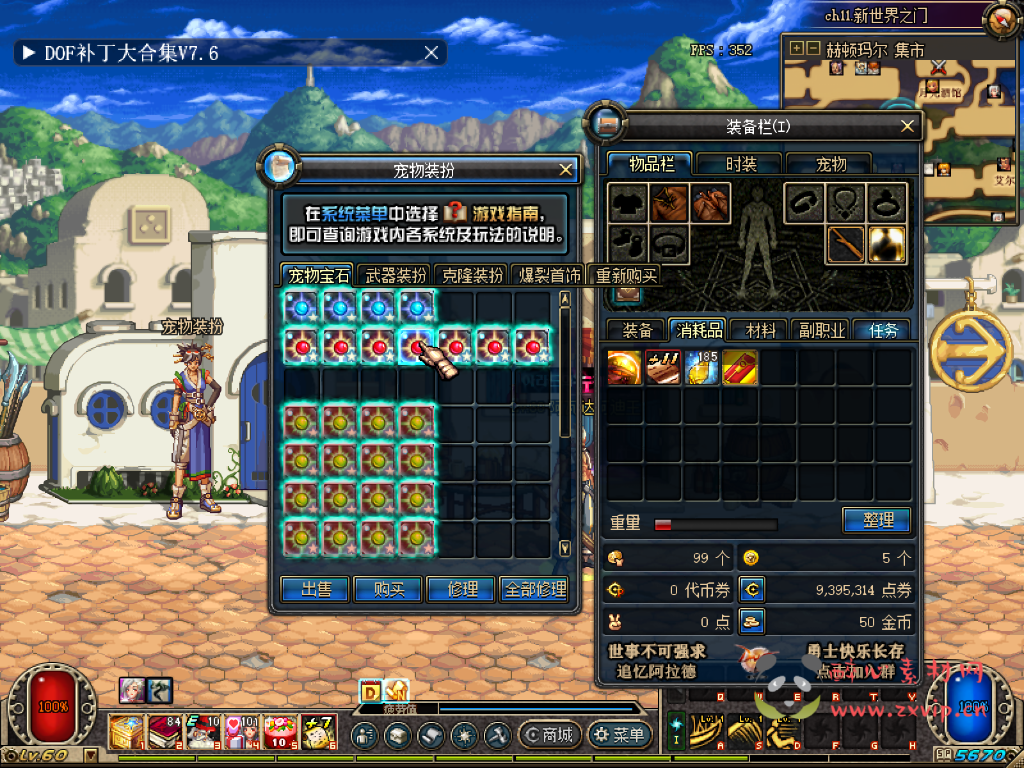Image resolution: width=1024 pixels, height=768 pixels.
Task: Open the 克隆装扮 tab
Action: [473, 276]
